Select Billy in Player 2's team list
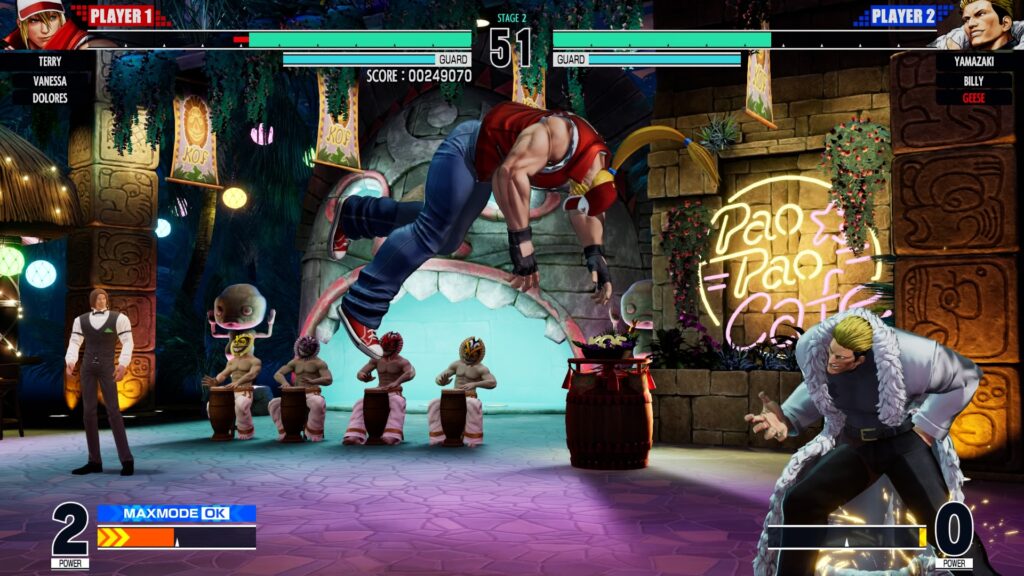 973,80
